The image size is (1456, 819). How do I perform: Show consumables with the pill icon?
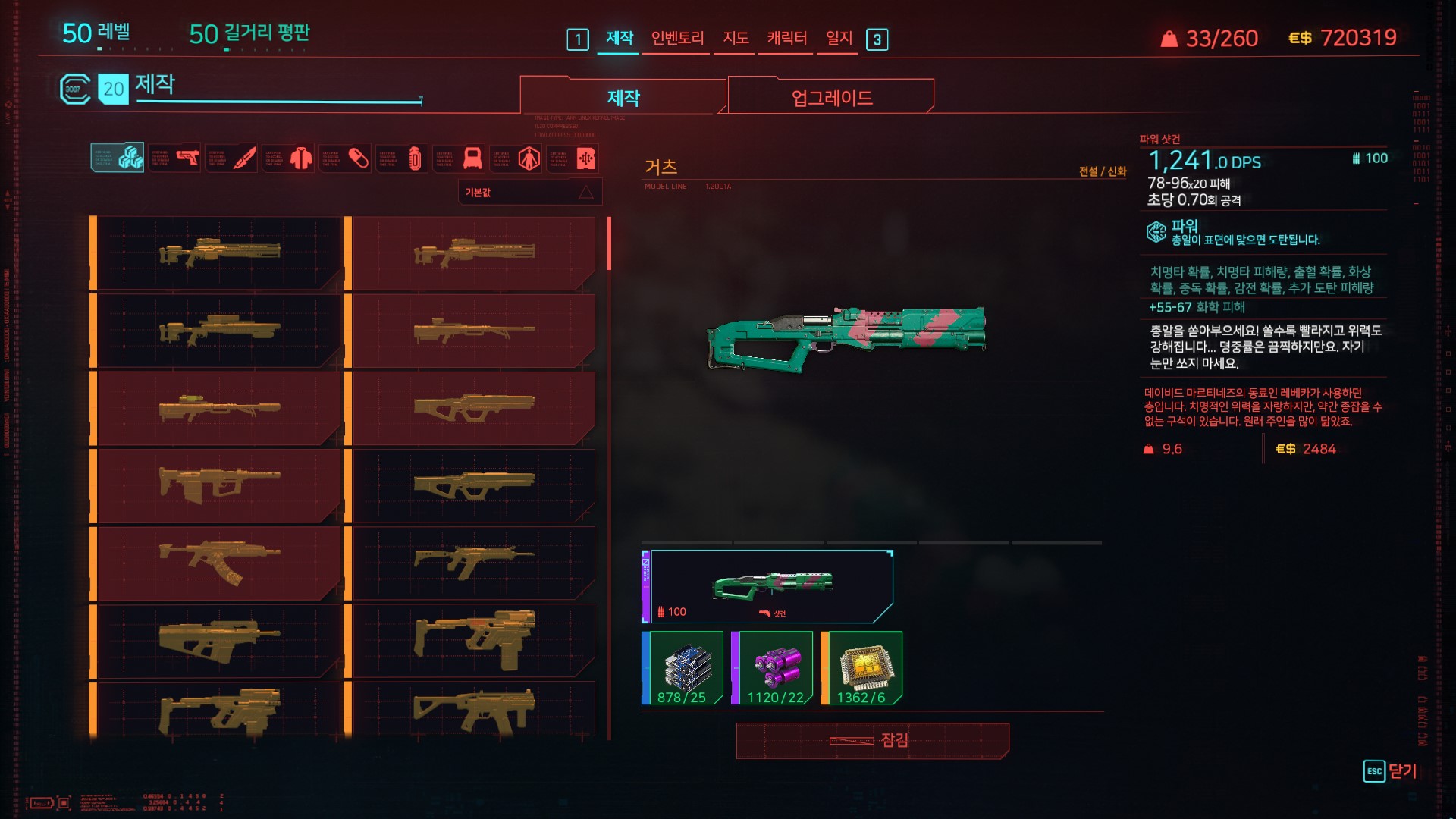pyautogui.click(x=346, y=158)
